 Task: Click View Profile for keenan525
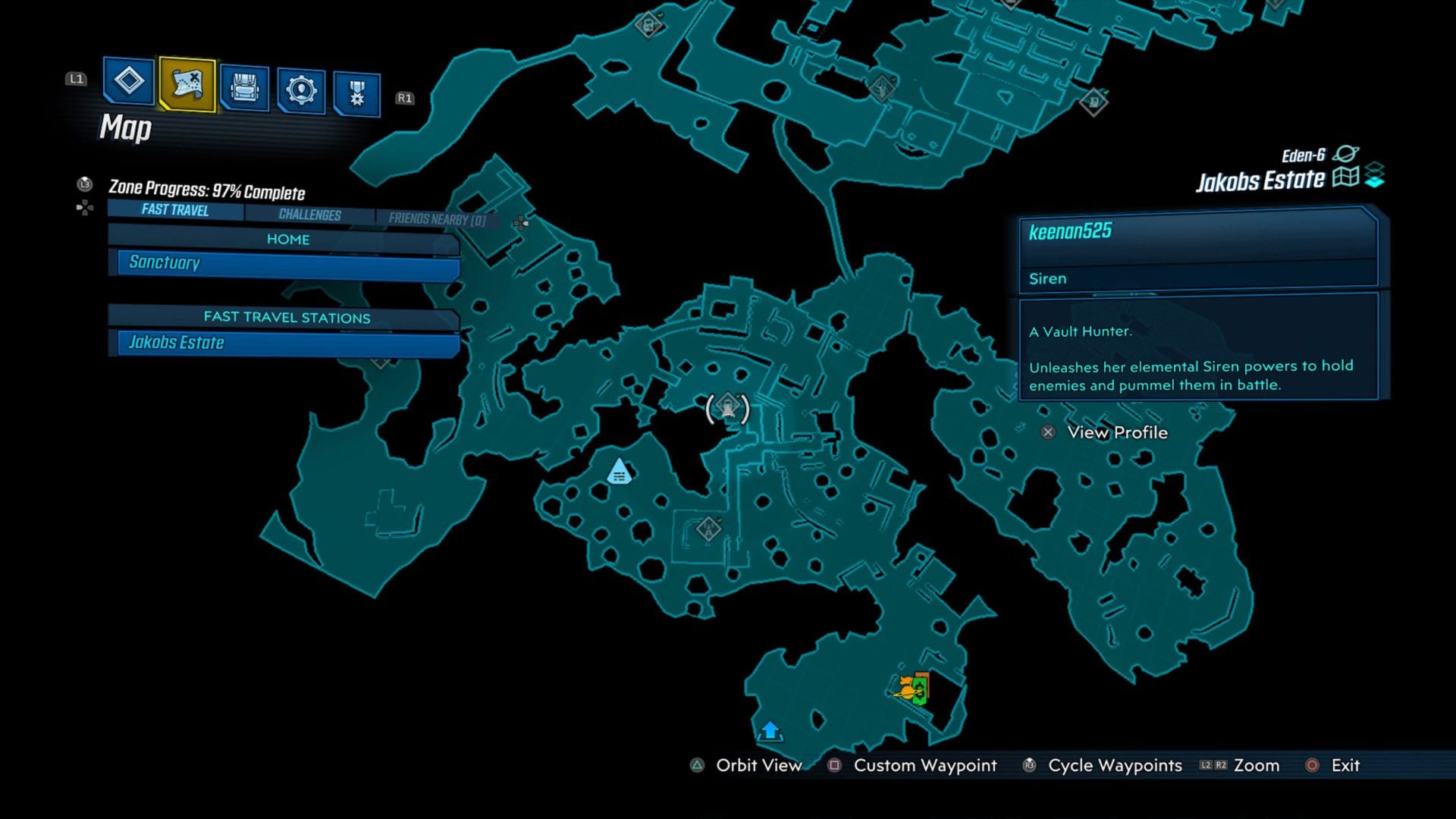[1117, 433]
